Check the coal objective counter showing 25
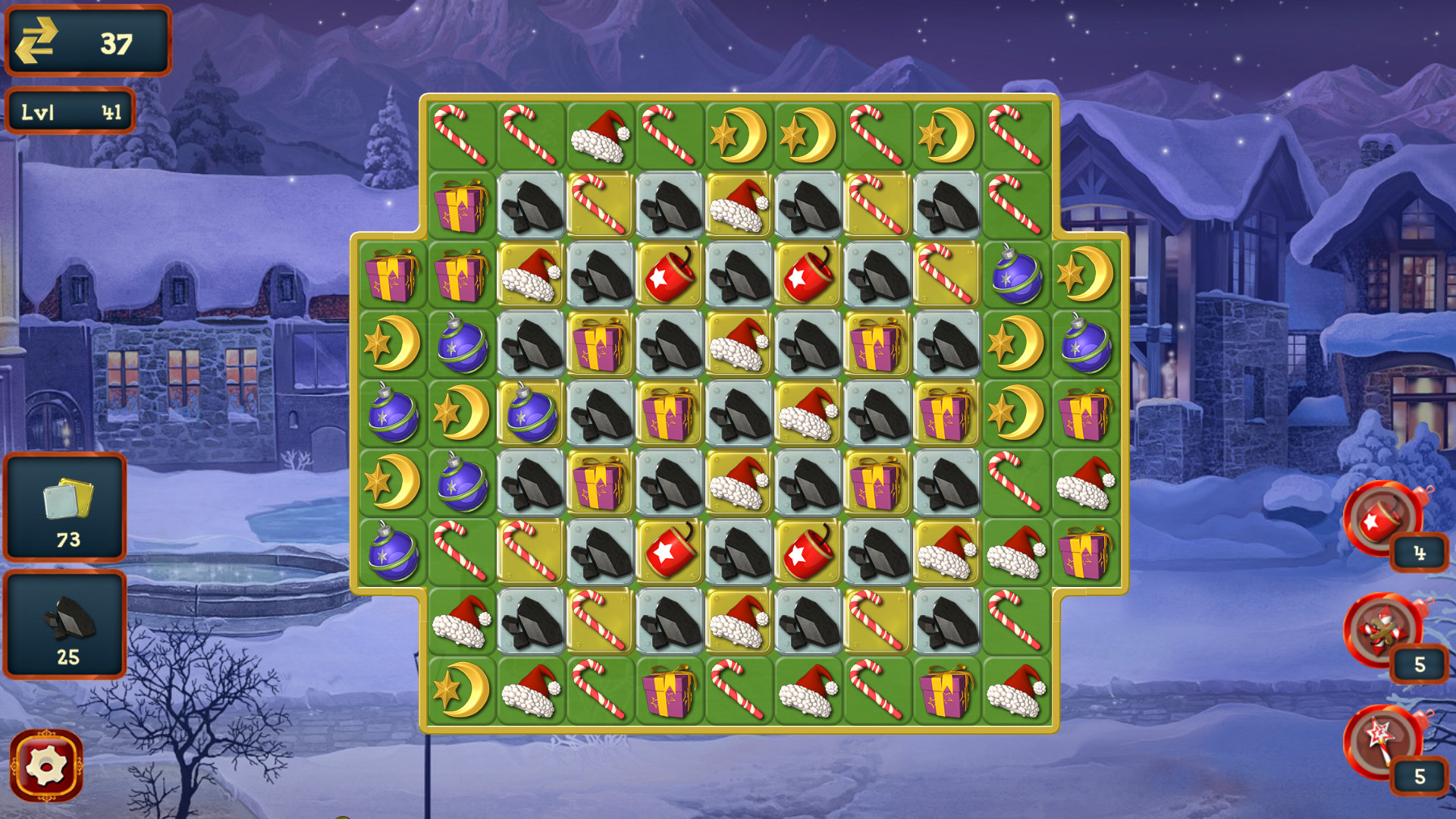The height and width of the screenshot is (819, 1456). [x=66, y=623]
